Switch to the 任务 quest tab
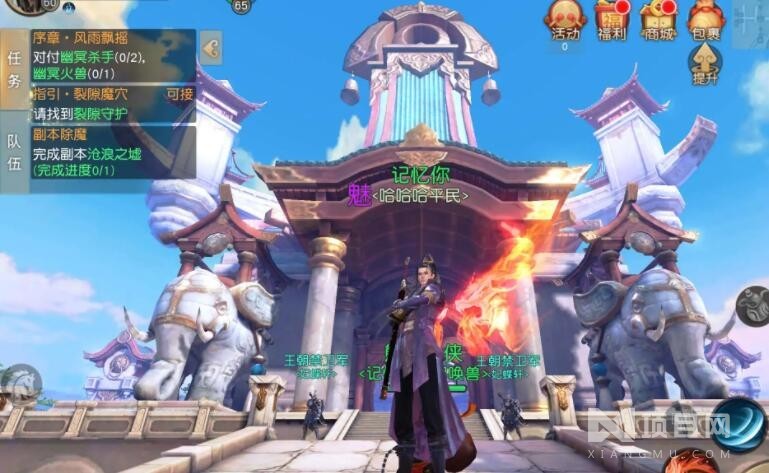This screenshot has width=769, height=473. coord(14,68)
